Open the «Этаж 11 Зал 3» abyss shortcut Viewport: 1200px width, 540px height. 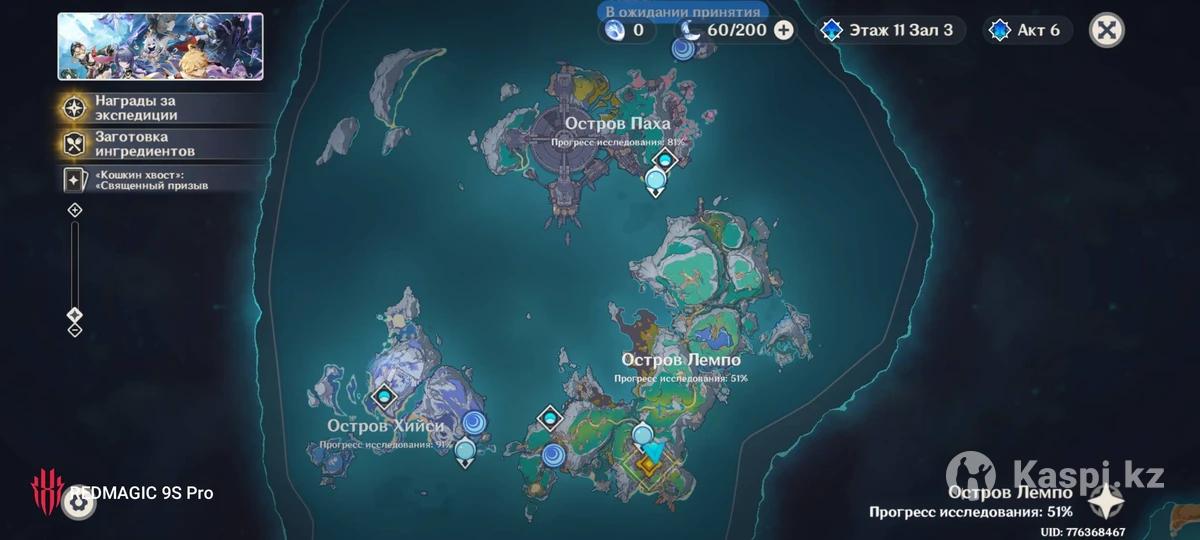click(x=888, y=30)
